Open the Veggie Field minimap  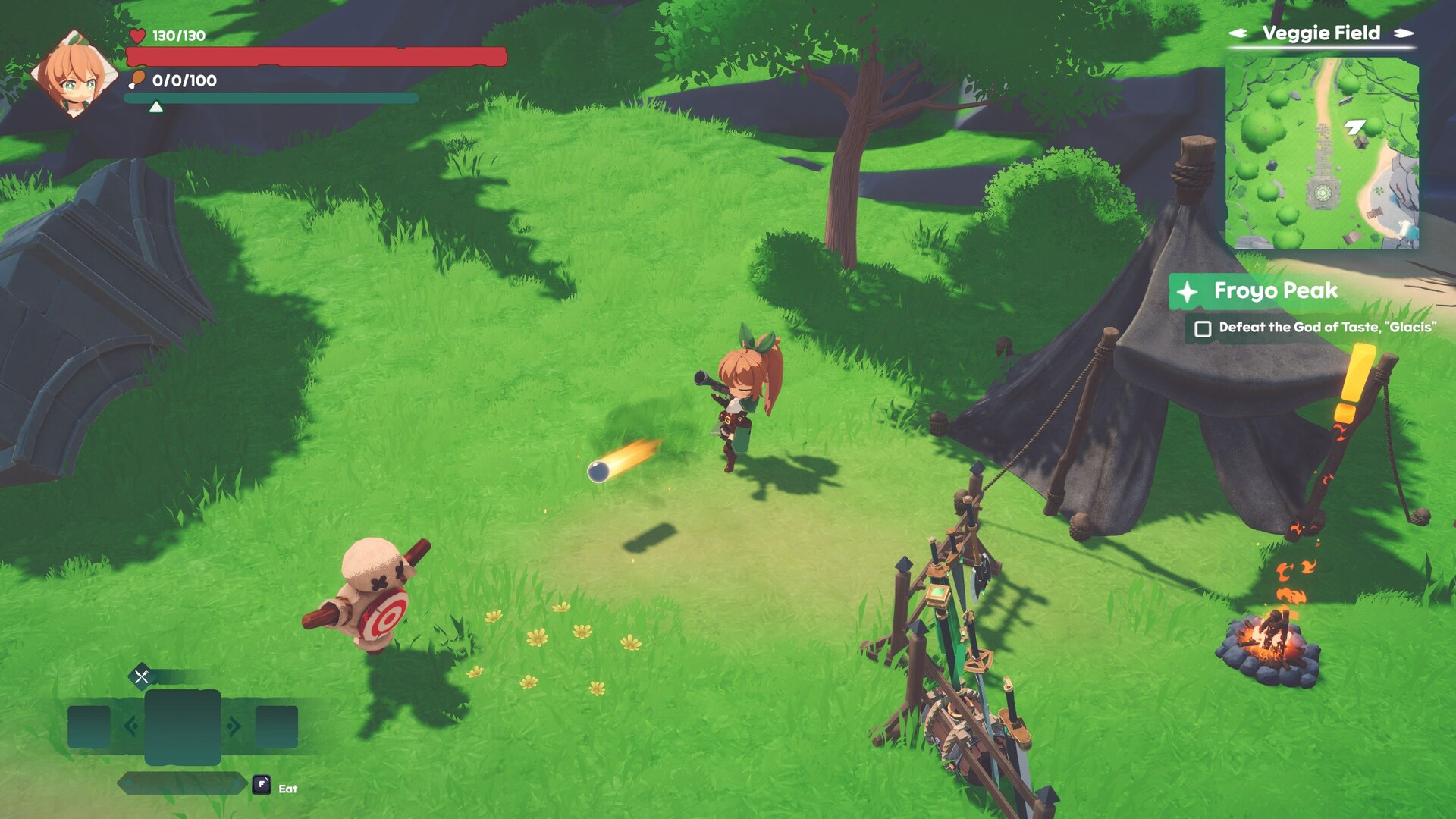pyautogui.click(x=1321, y=153)
